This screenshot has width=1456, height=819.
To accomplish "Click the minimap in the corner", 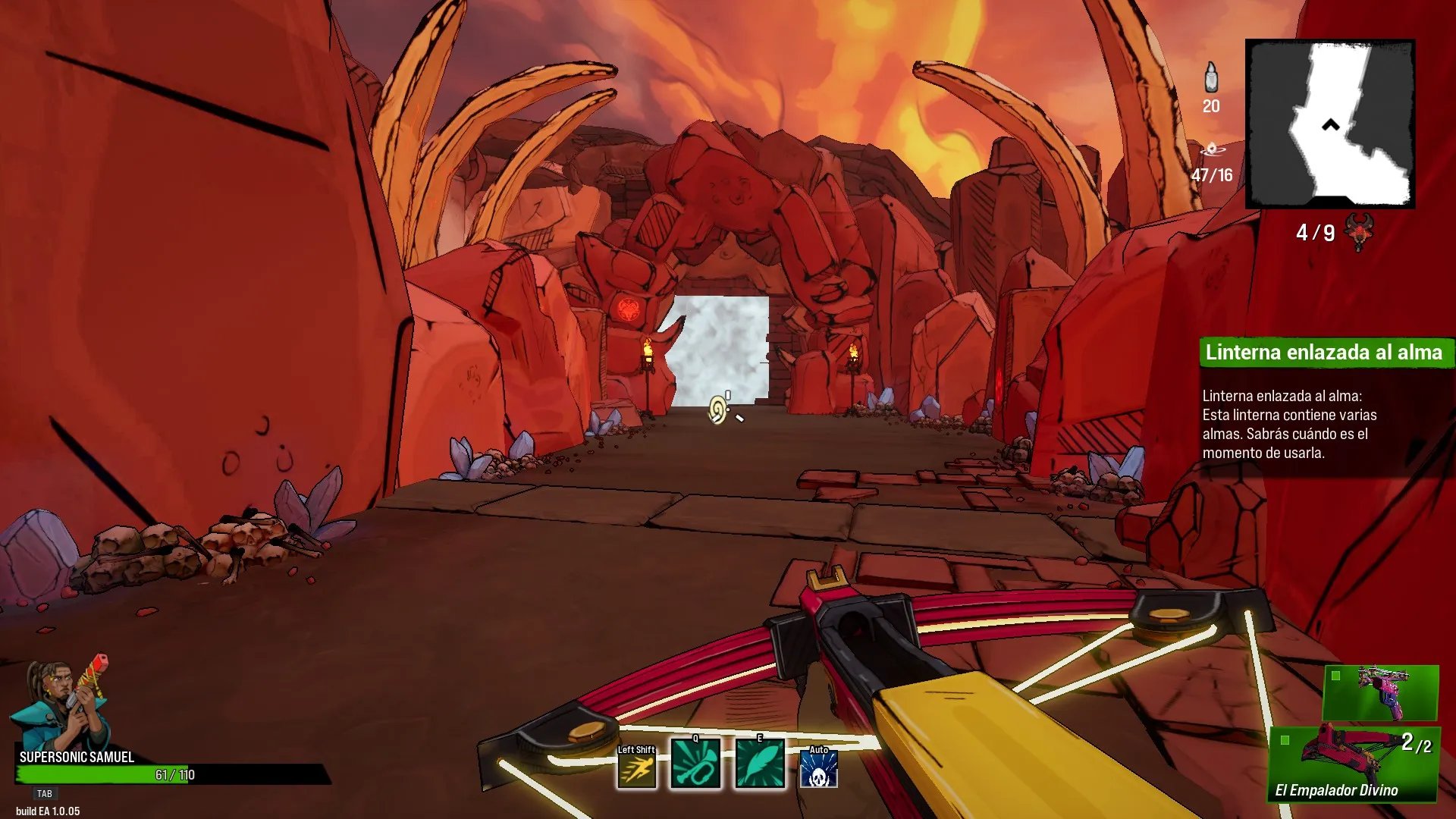I will (x=1330, y=124).
